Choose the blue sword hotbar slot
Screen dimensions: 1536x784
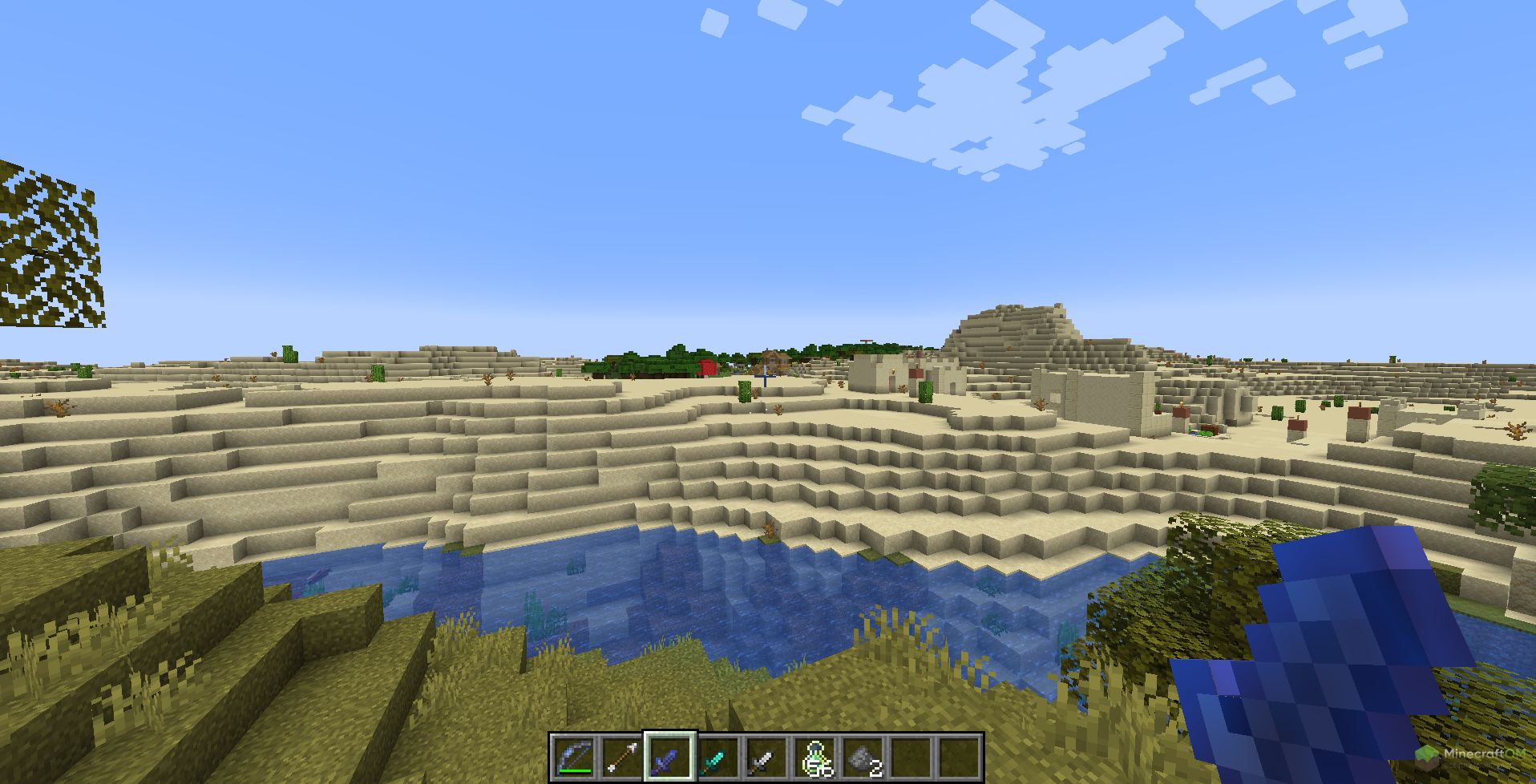670,757
